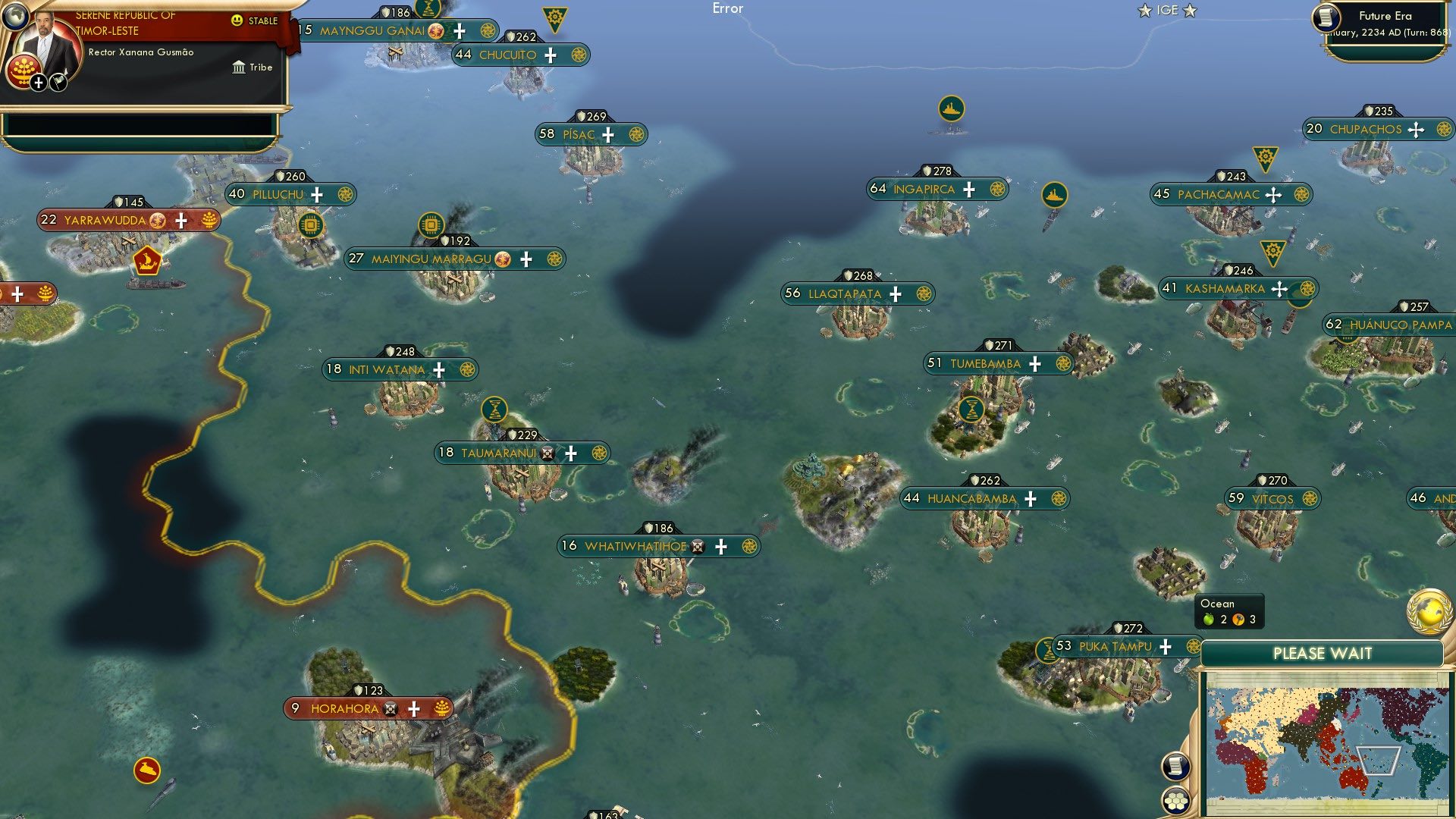Image resolution: width=1456 pixels, height=819 pixels.
Task: Click the Tribe government icon
Action: pyautogui.click(x=239, y=67)
